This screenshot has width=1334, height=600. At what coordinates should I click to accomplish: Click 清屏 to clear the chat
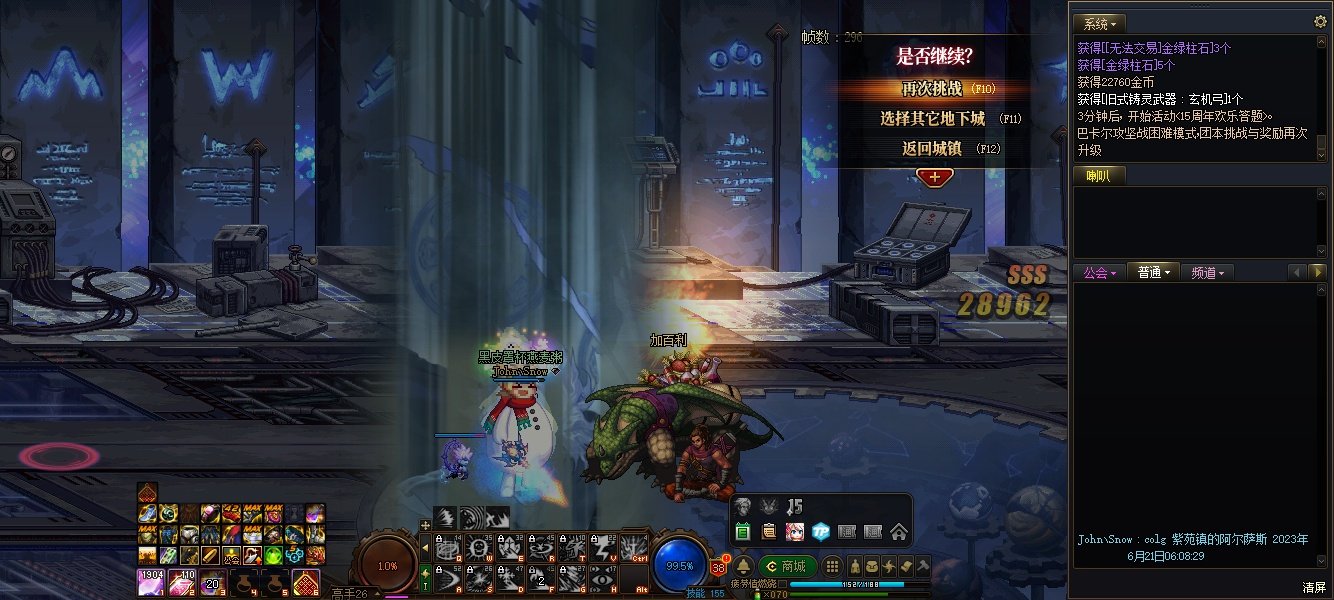click(x=1314, y=587)
